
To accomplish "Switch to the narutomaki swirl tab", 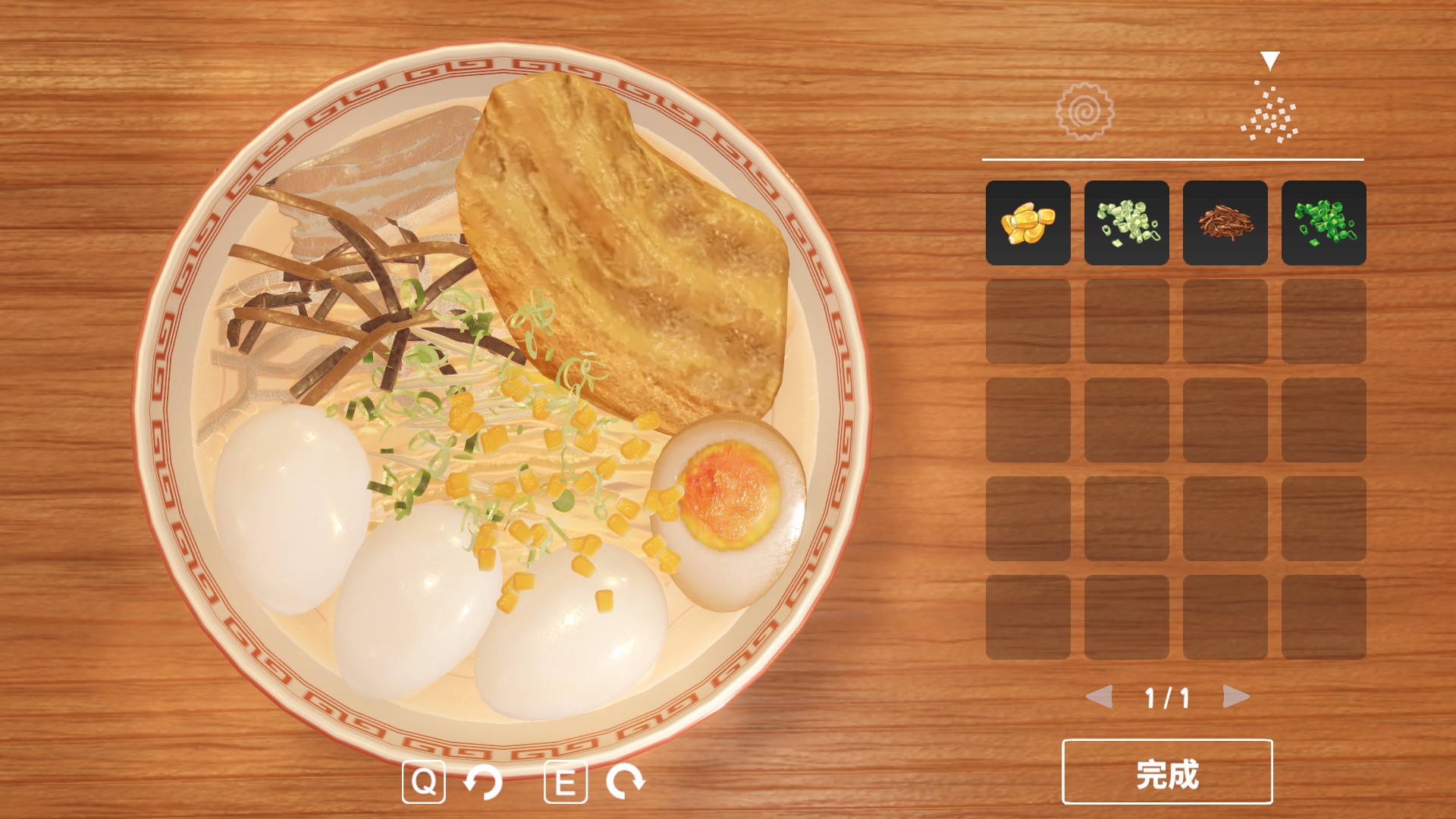I will coord(1084,111).
